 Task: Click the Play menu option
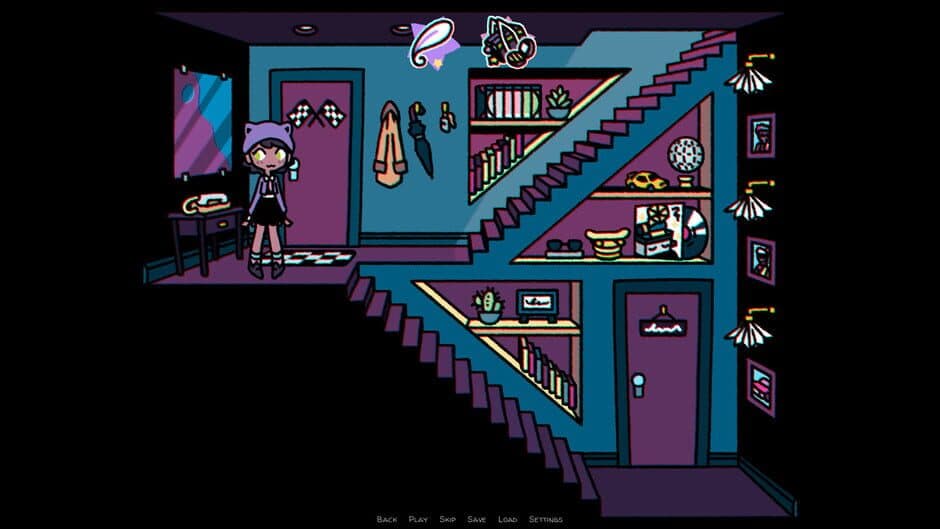pyautogui.click(x=418, y=519)
